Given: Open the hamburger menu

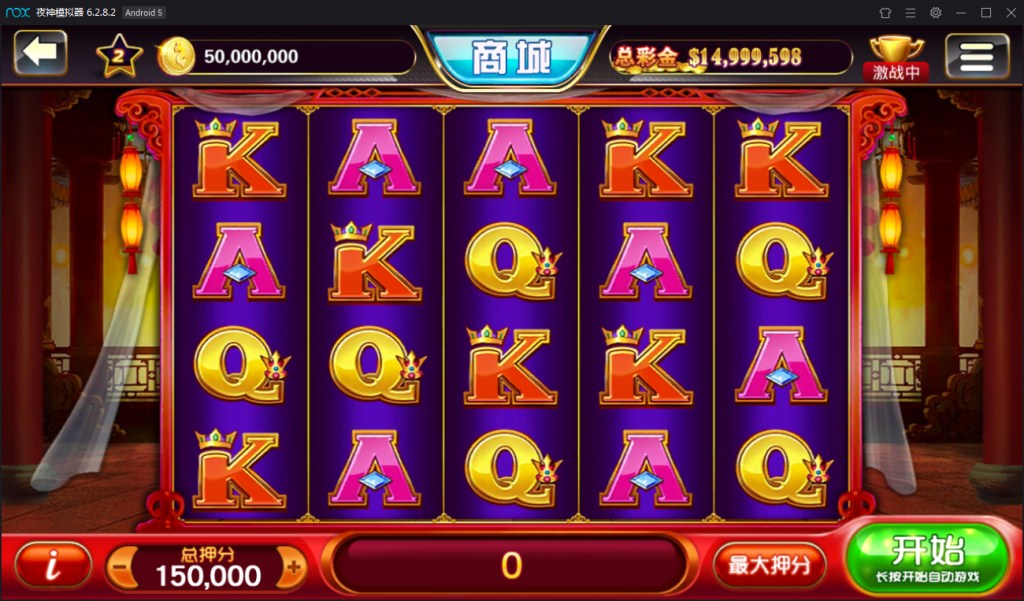Looking at the screenshot, I should (x=977, y=55).
